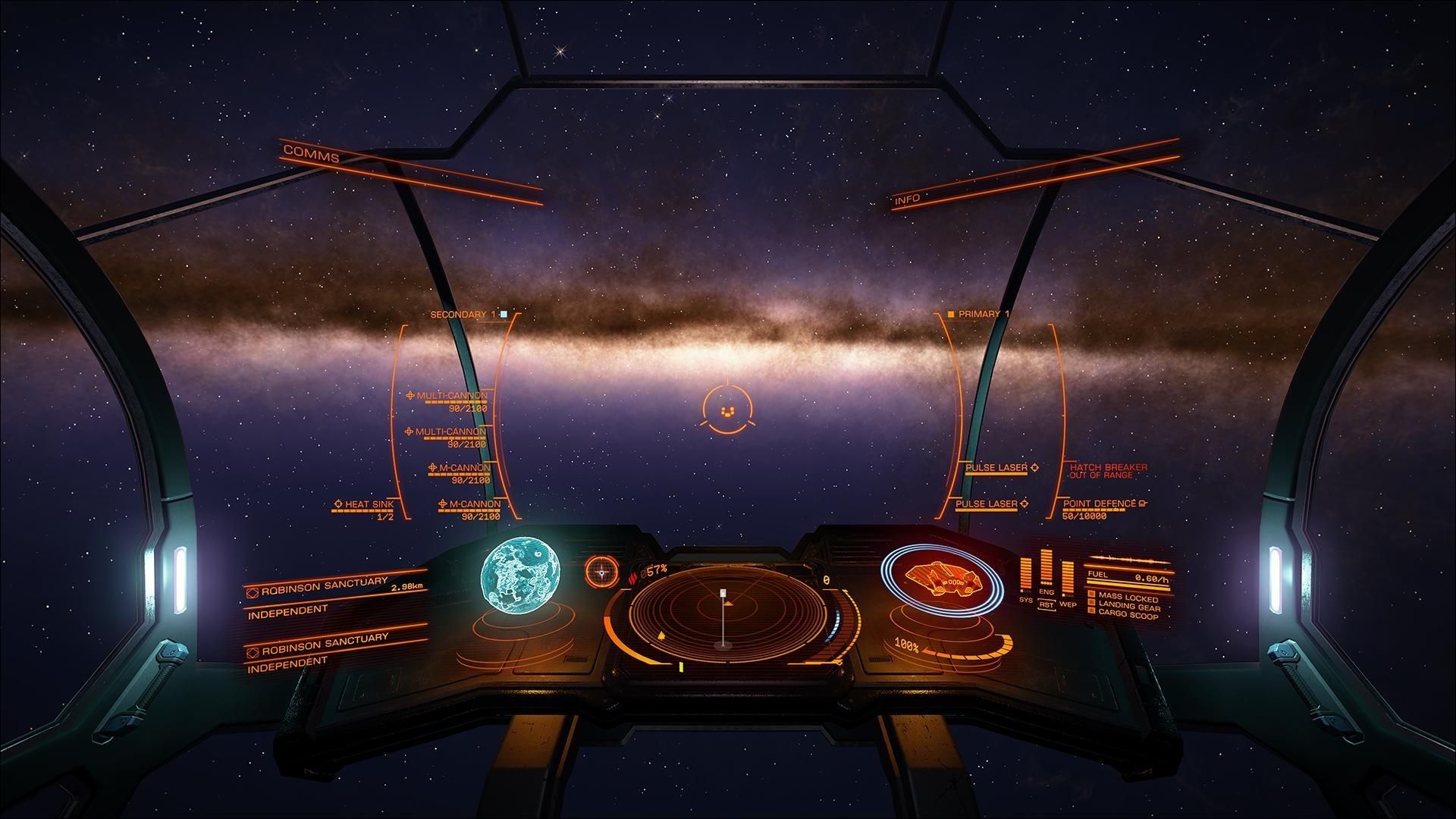Image resolution: width=1456 pixels, height=819 pixels.
Task: Click the Primary 1 fire group label
Action: pyautogui.click(x=983, y=314)
